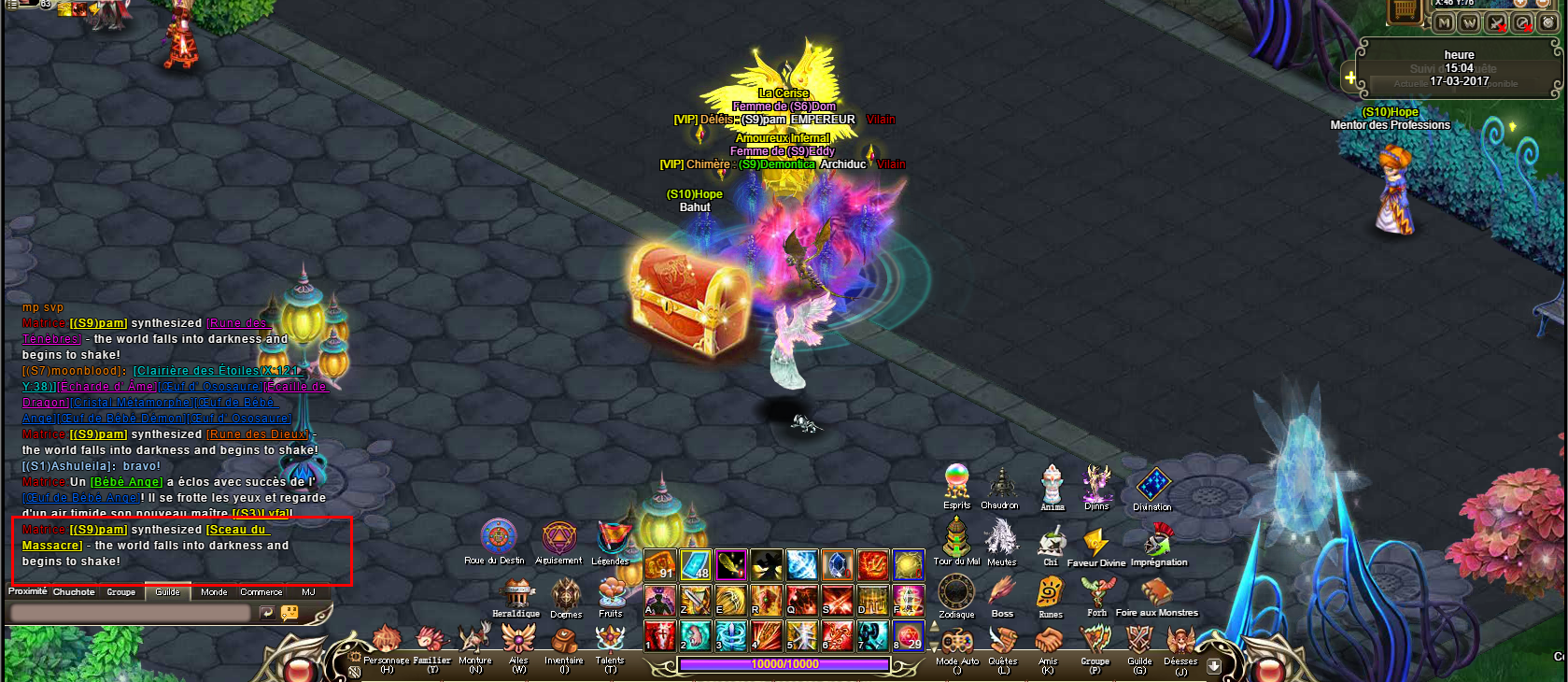
Task: Open the Inventaire bag menu
Action: [x=564, y=643]
